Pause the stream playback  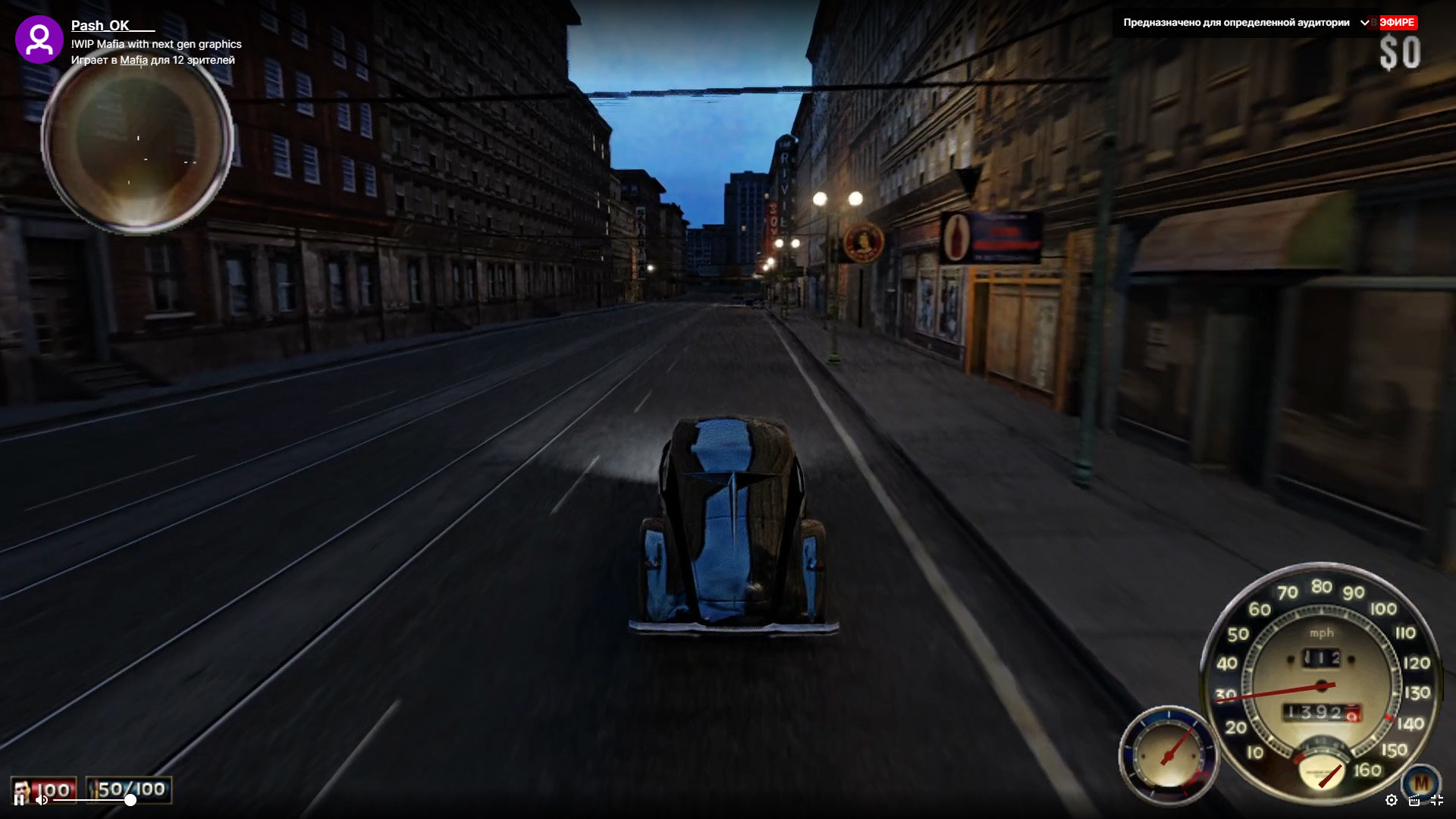[x=20, y=799]
